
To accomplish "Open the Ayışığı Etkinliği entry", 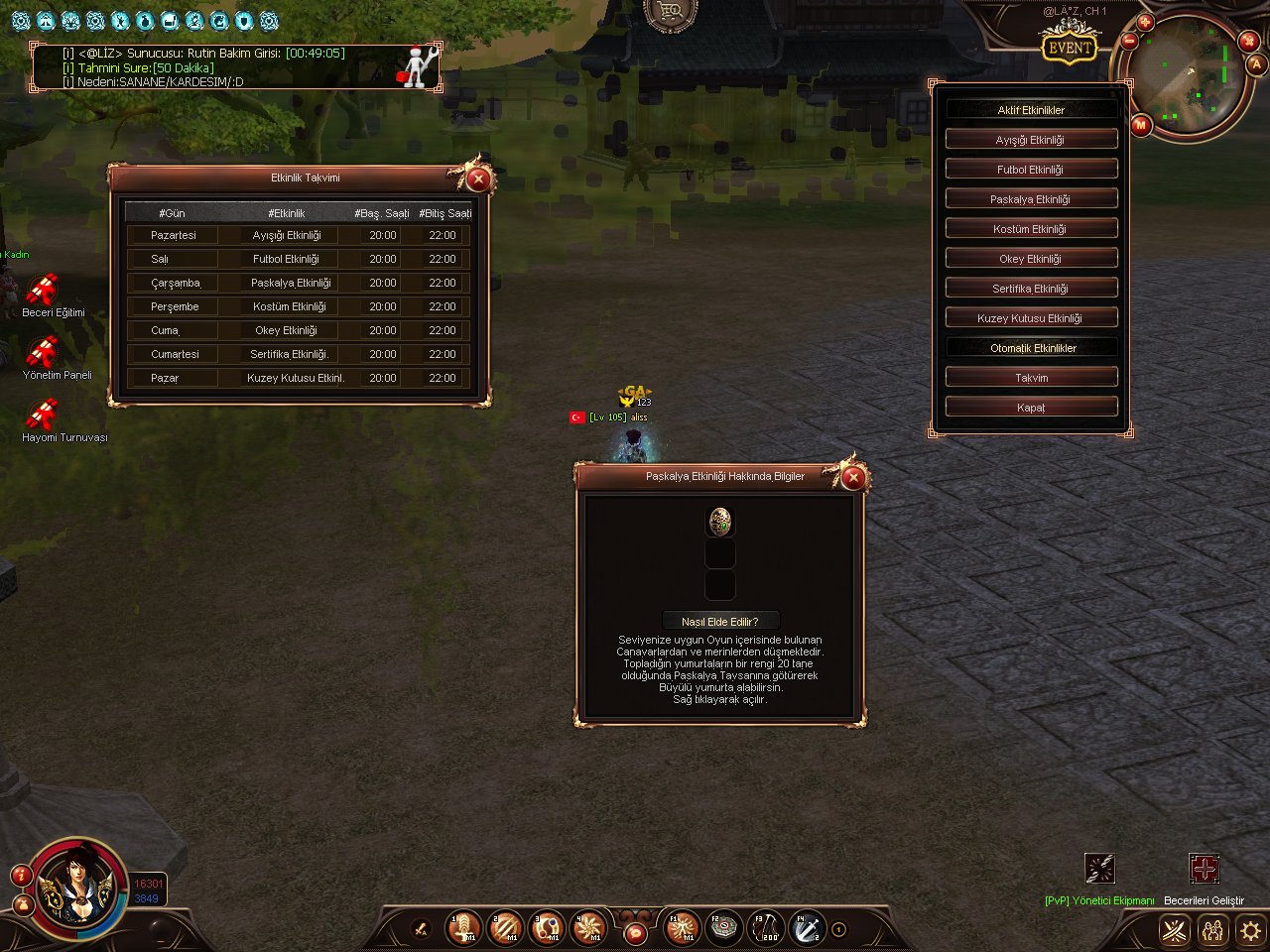I will [x=1031, y=140].
